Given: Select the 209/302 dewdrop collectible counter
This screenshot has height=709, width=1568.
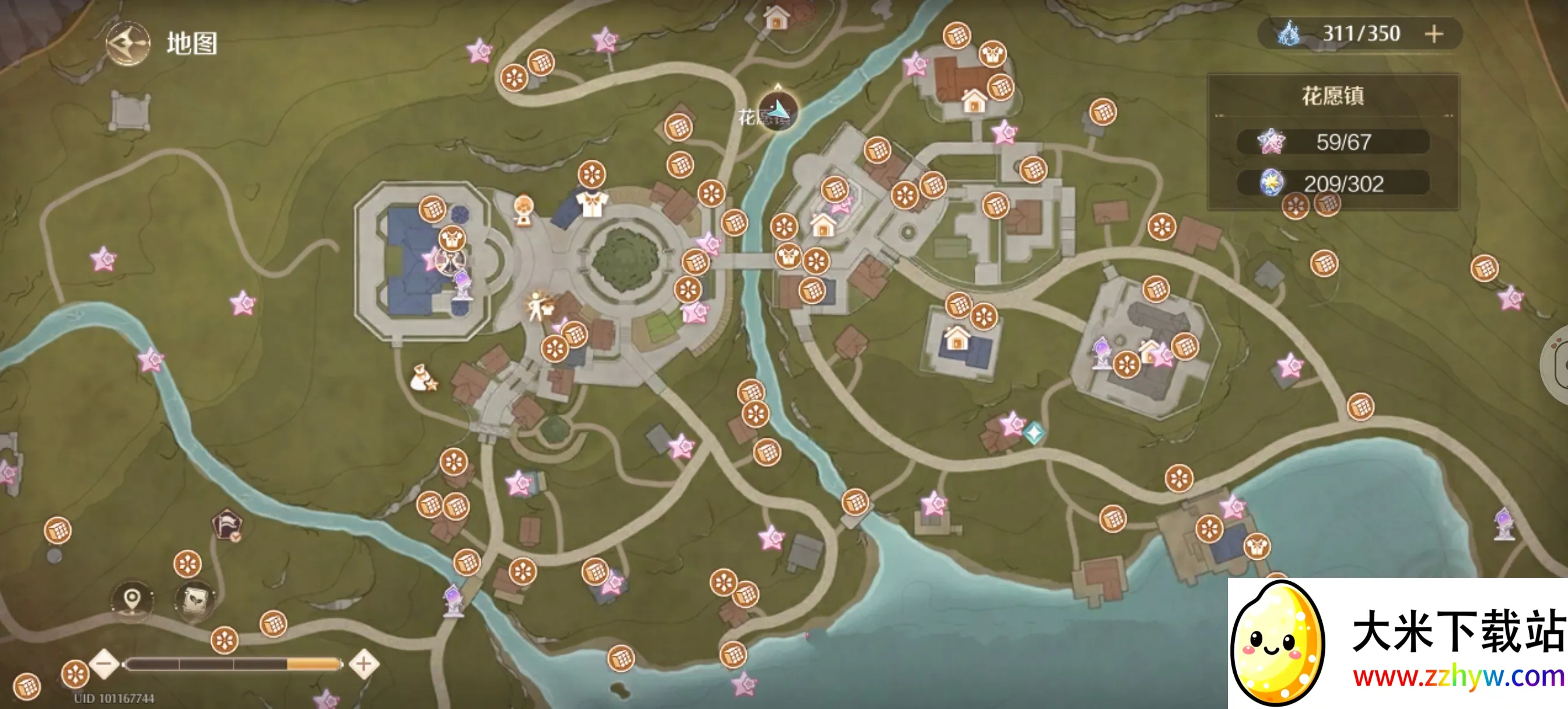Looking at the screenshot, I should pos(1332,183).
